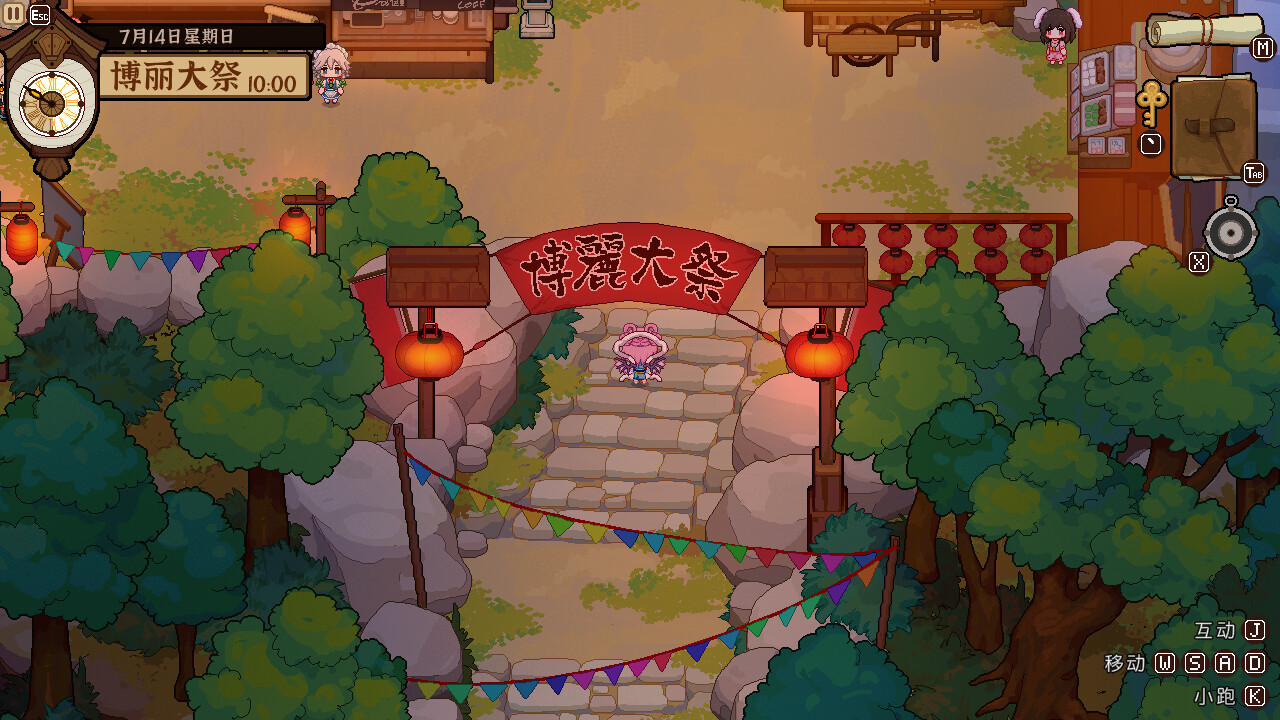Open the Esc game menu icon
1280x720 pixels.
(38, 14)
